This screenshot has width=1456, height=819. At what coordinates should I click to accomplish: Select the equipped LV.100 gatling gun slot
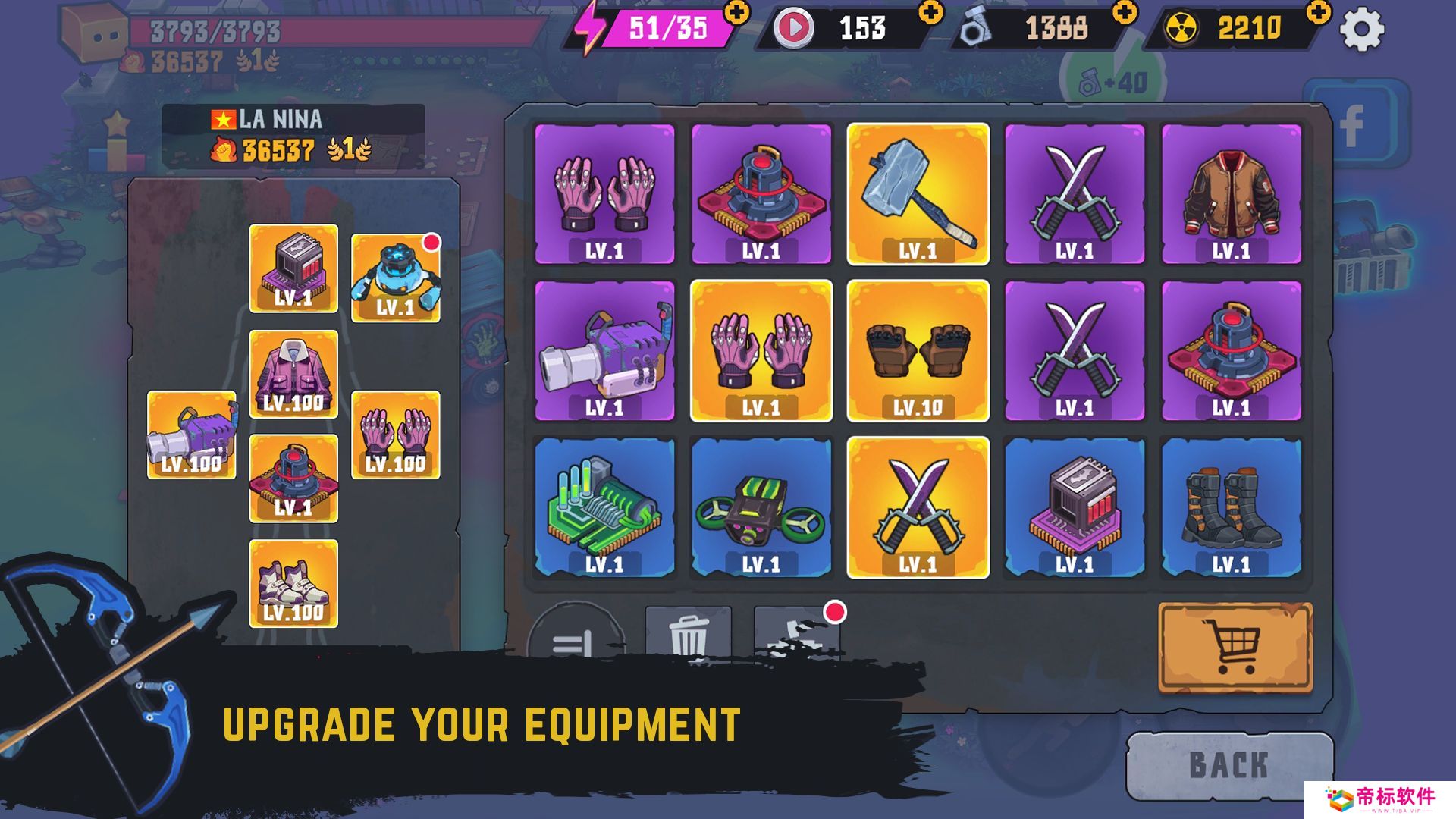[191, 435]
